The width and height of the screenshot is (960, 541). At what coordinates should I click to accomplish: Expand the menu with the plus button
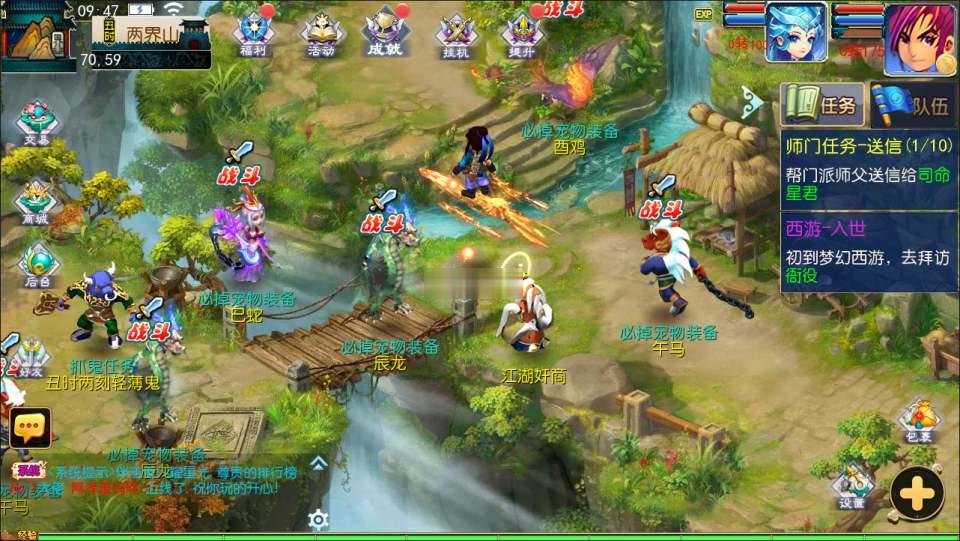pyautogui.click(x=916, y=493)
